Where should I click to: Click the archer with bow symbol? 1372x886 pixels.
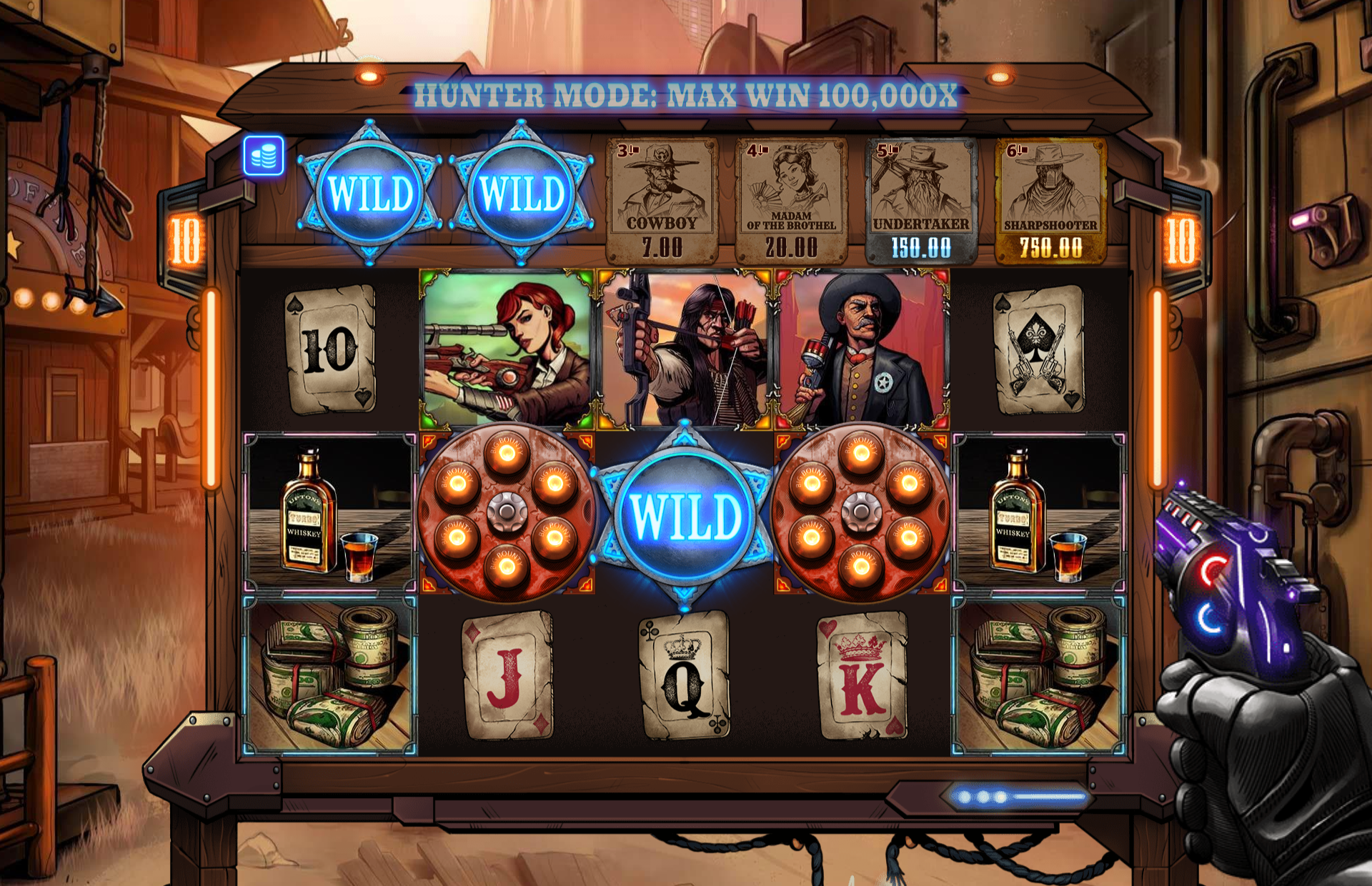point(685,348)
